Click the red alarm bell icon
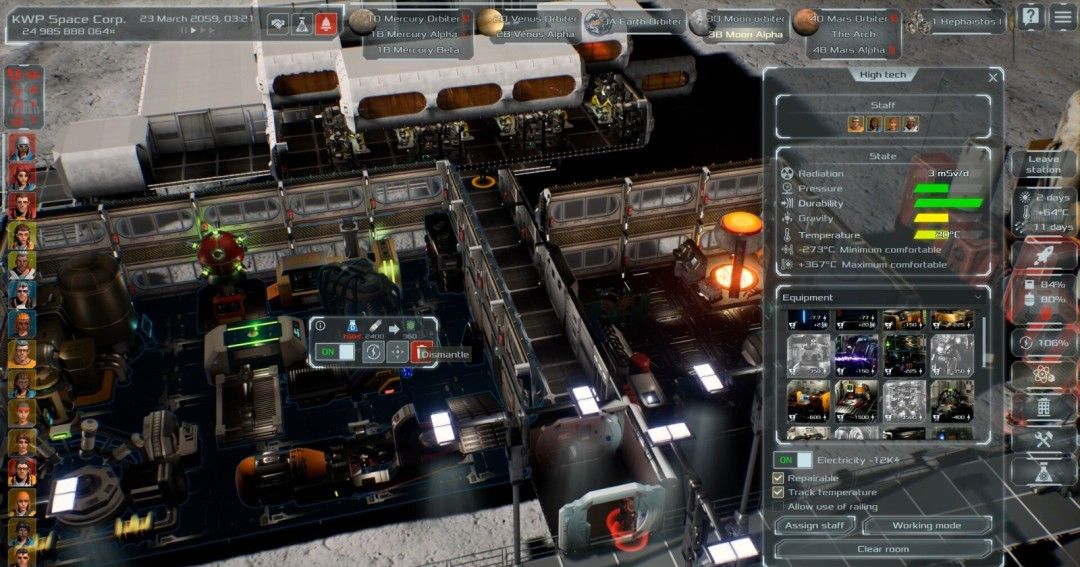 (x=327, y=25)
